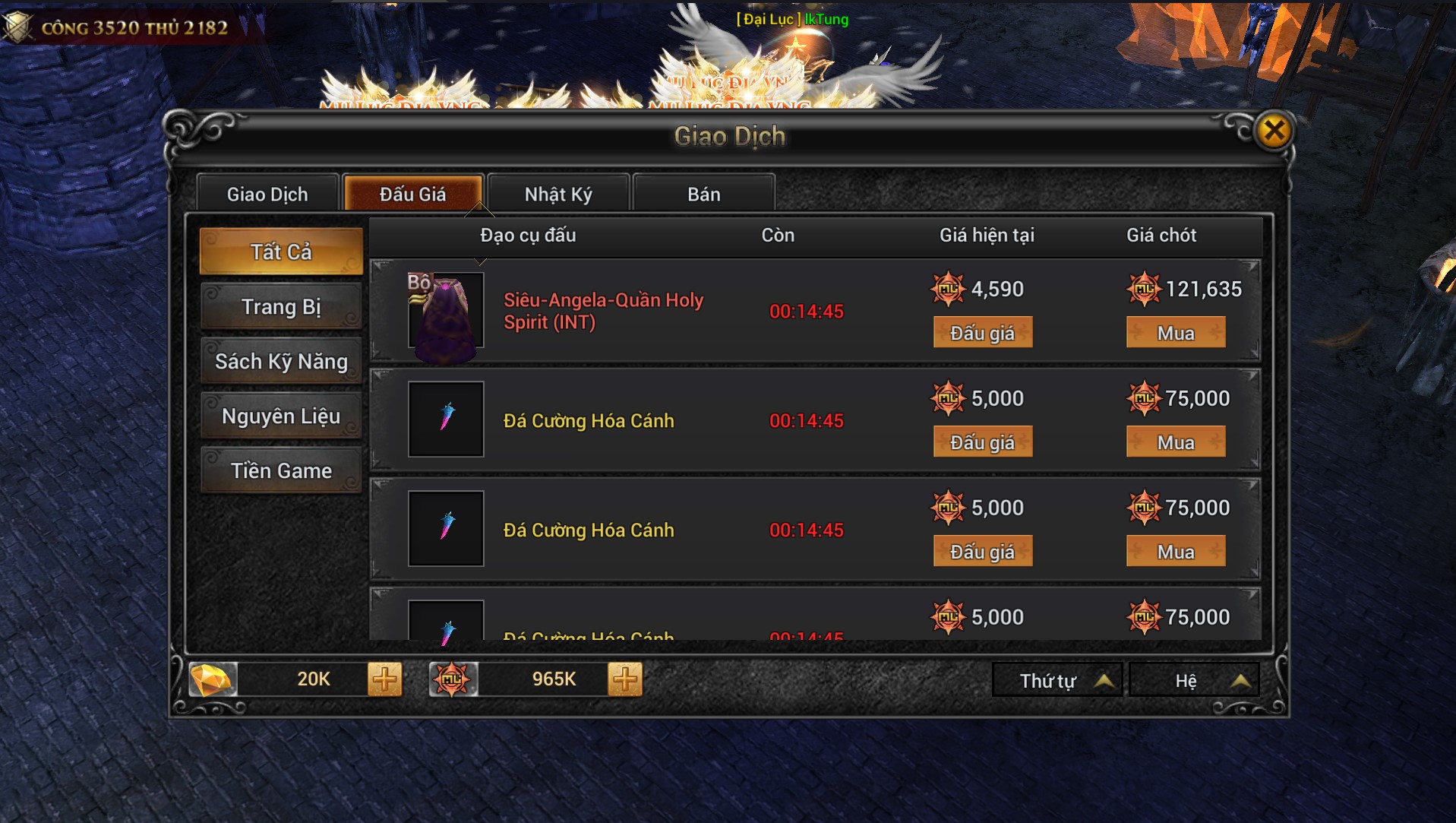Click the plus icon beside 965K currency
Screen dimensions: 1456x823
coord(624,679)
